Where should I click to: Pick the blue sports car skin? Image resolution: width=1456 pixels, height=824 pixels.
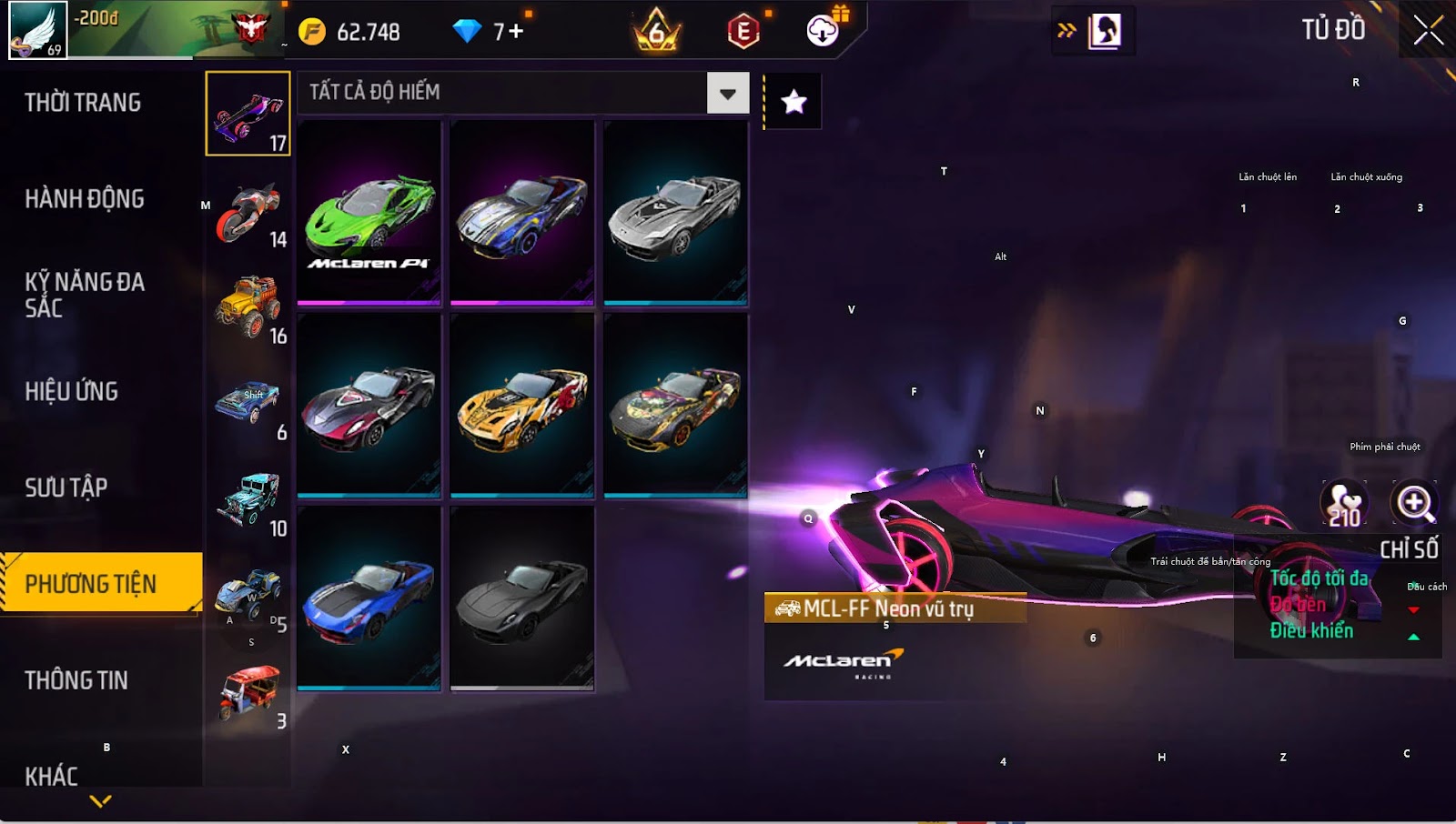pyautogui.click(x=369, y=598)
